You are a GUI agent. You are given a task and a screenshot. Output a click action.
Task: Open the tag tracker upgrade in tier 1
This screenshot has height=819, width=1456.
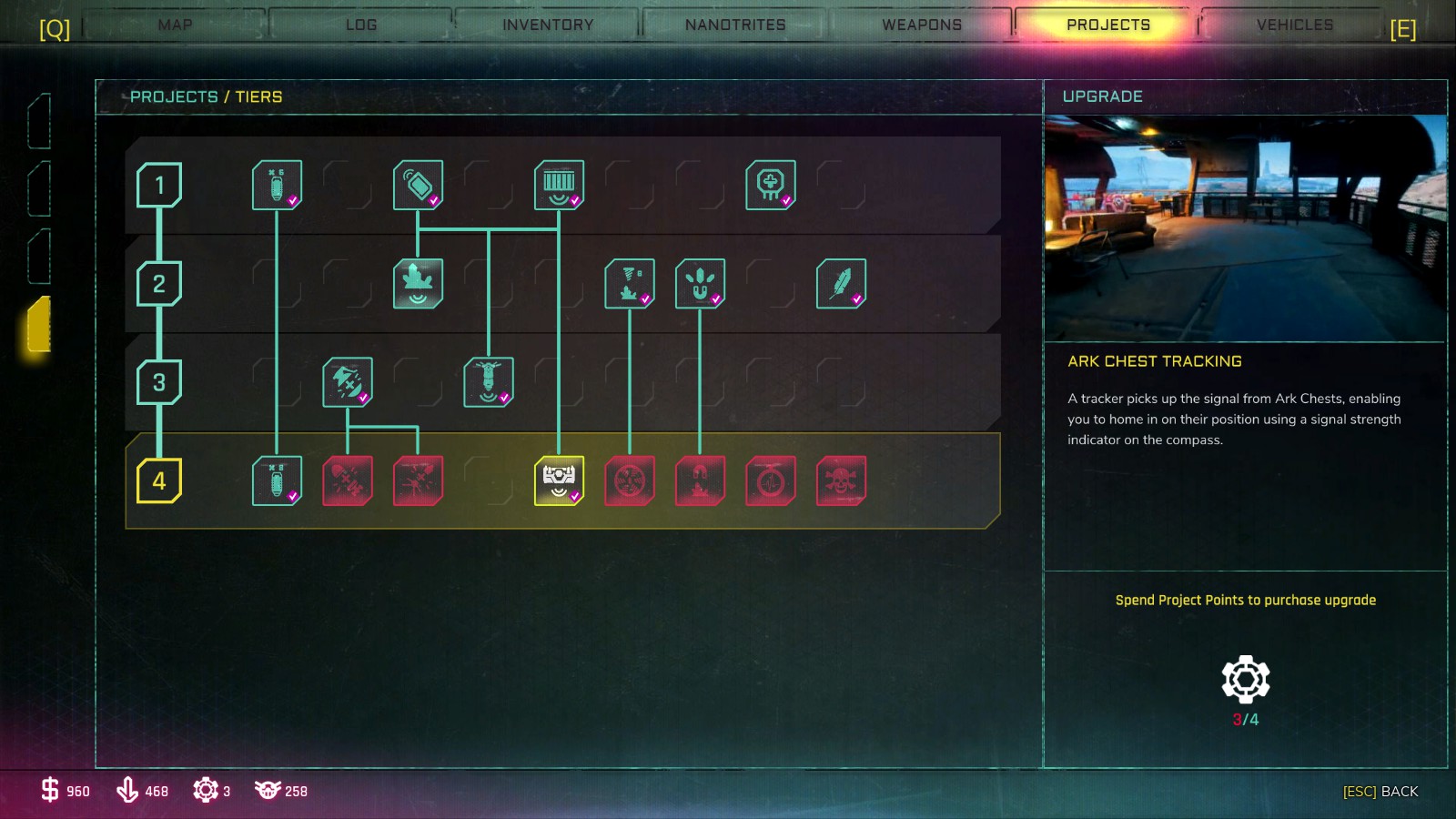(418, 185)
